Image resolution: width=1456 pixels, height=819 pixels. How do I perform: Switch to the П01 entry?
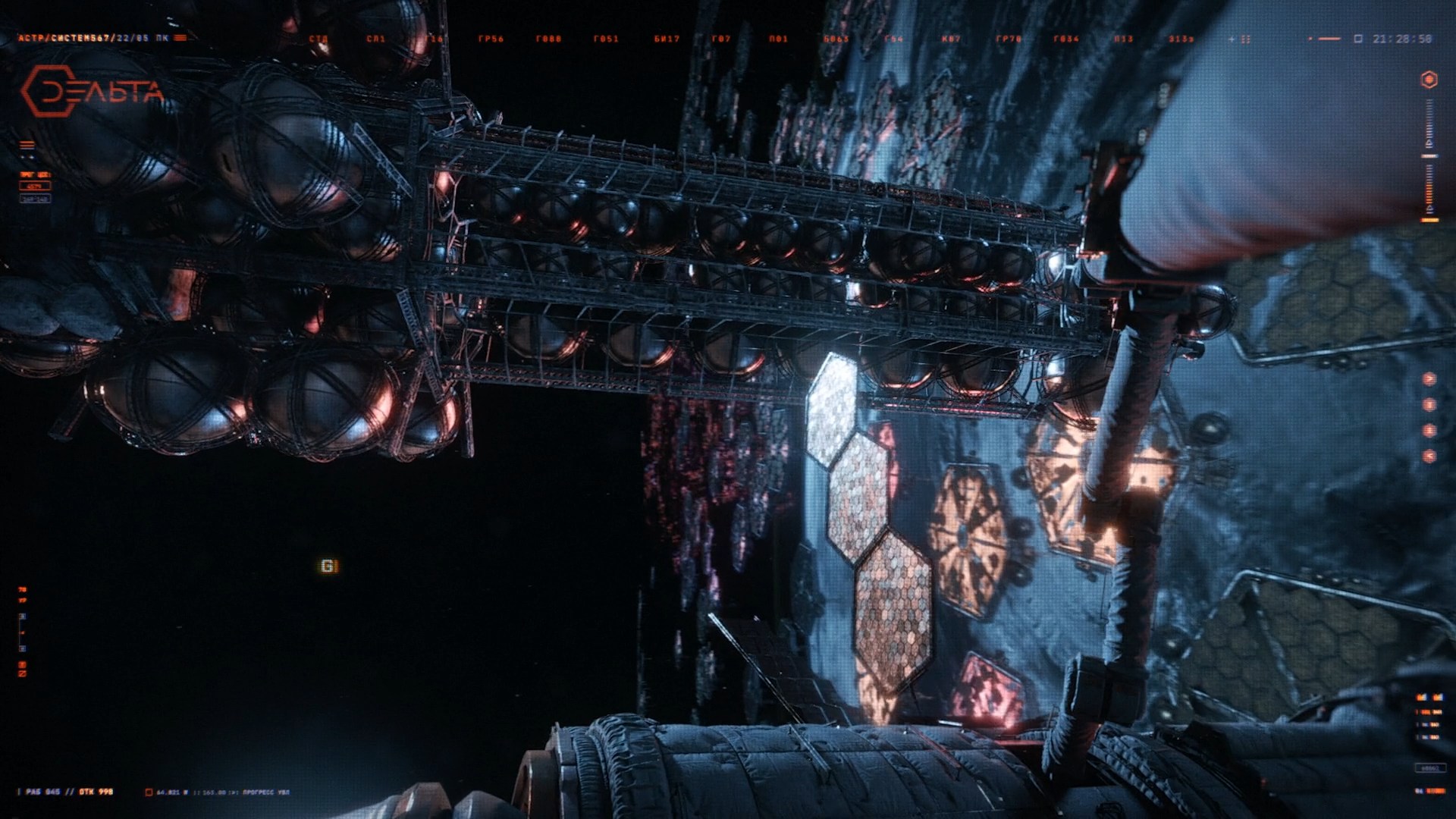coord(778,39)
